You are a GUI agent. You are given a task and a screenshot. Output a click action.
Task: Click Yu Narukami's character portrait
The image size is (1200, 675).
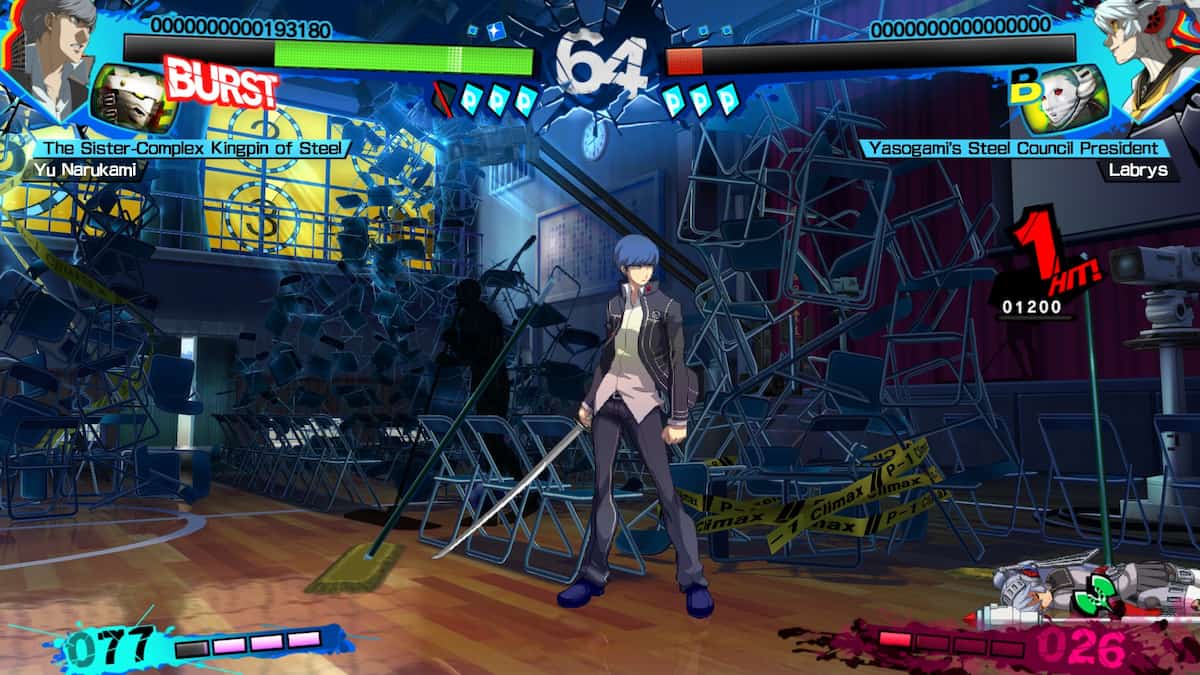[52, 48]
